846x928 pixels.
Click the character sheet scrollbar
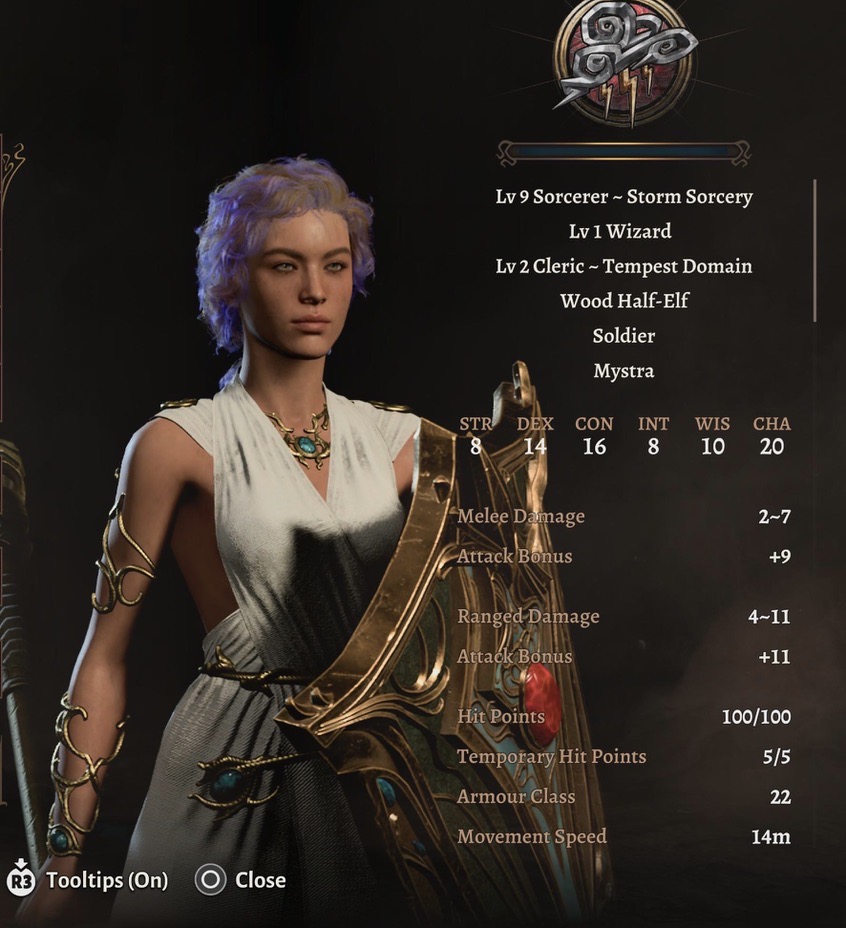click(815, 250)
